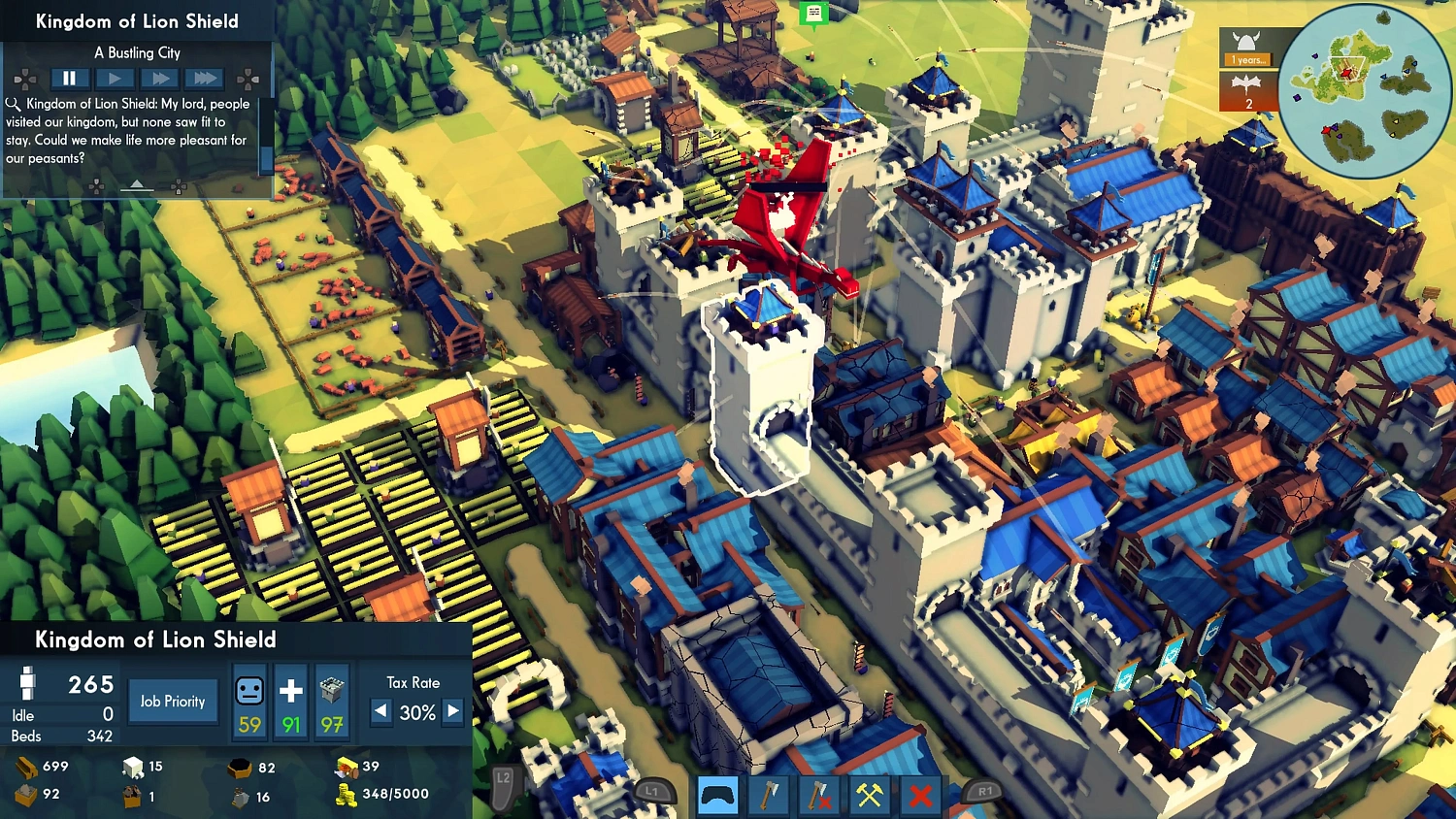Select the axe chopping tool
Screen dimensions: 1456x819
pos(769,796)
